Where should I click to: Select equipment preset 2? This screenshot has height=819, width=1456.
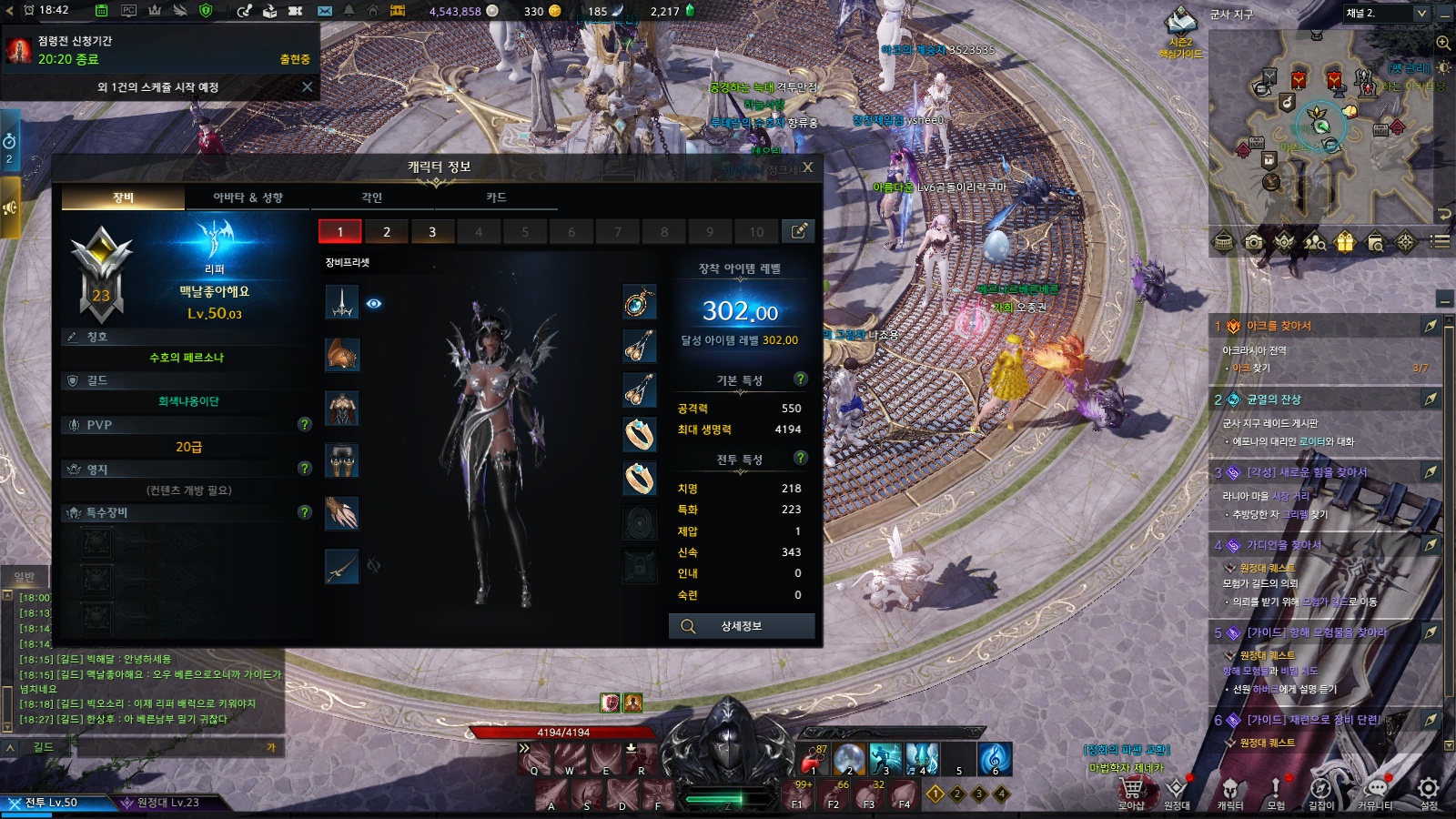tap(387, 232)
